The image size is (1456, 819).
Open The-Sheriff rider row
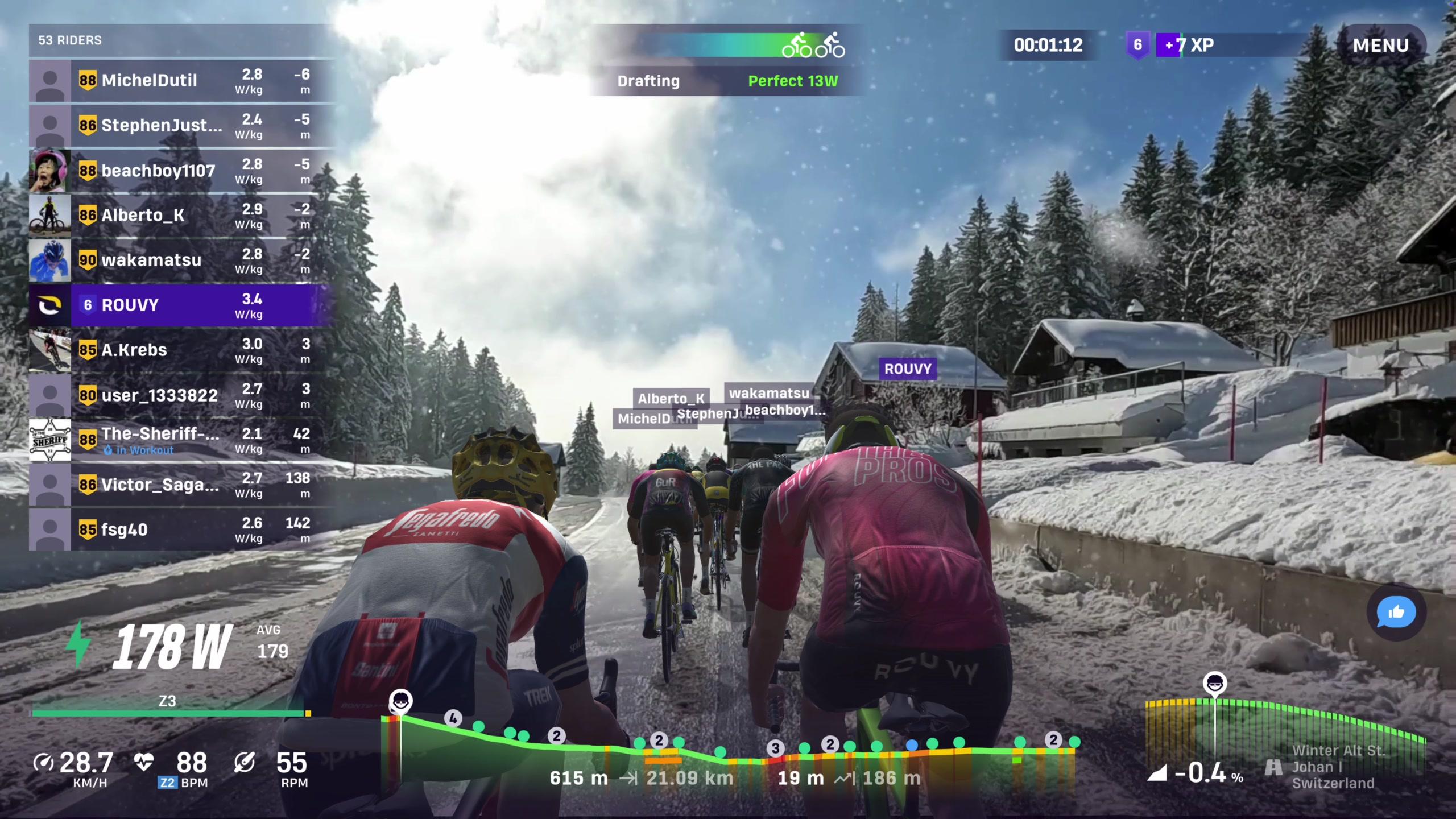point(181,440)
